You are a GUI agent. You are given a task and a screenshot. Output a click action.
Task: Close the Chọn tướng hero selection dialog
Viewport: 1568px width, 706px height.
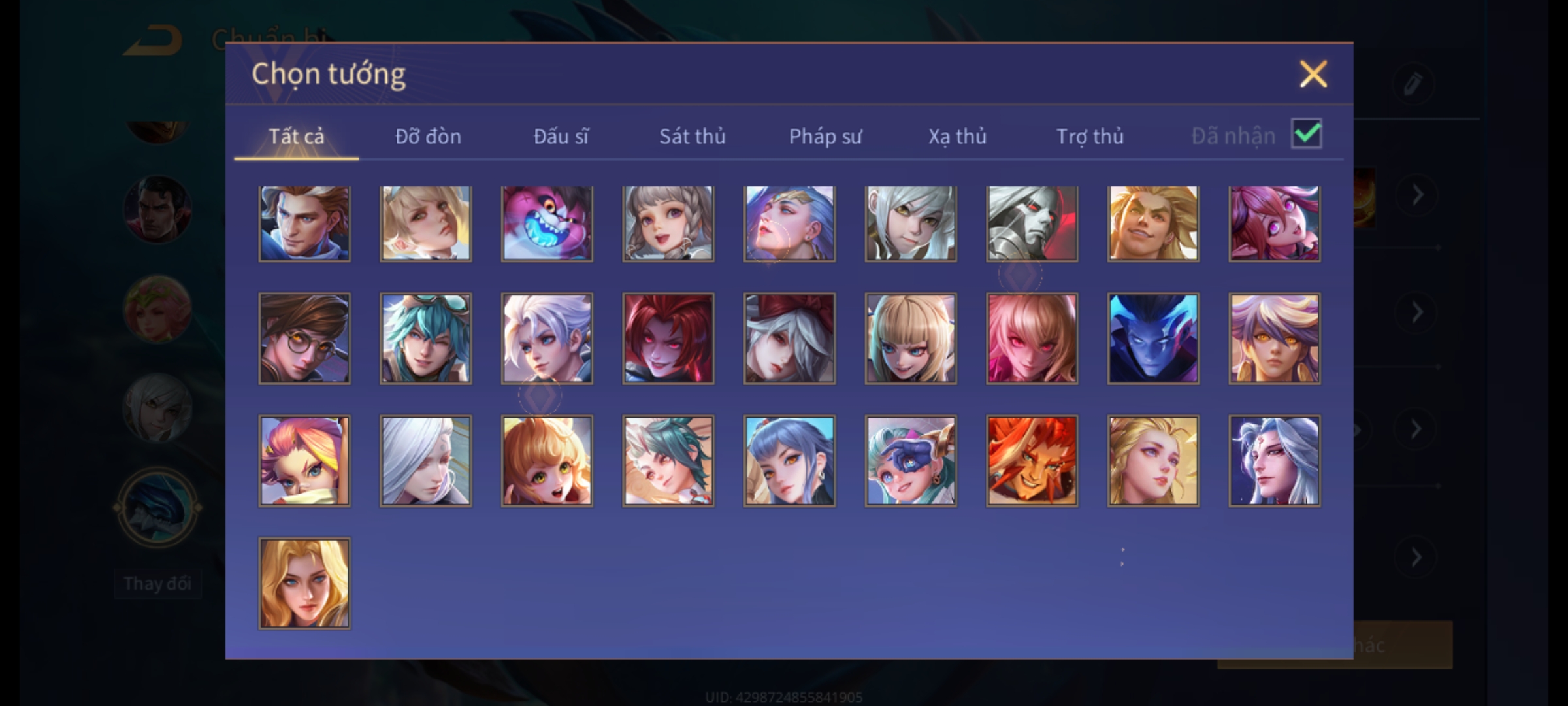click(1313, 74)
